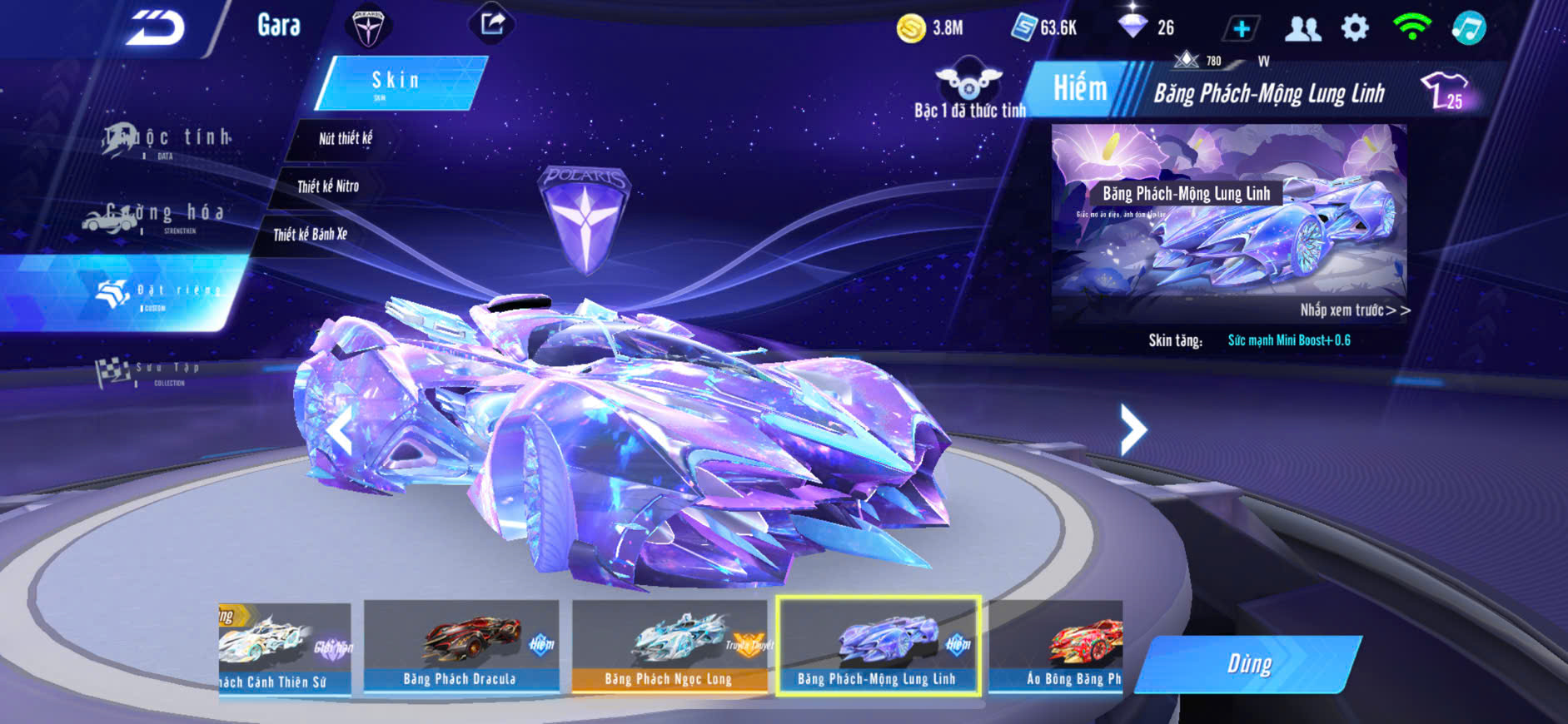Apply the skin with the Dùng button
The height and width of the screenshot is (724, 1568).
(x=1247, y=664)
